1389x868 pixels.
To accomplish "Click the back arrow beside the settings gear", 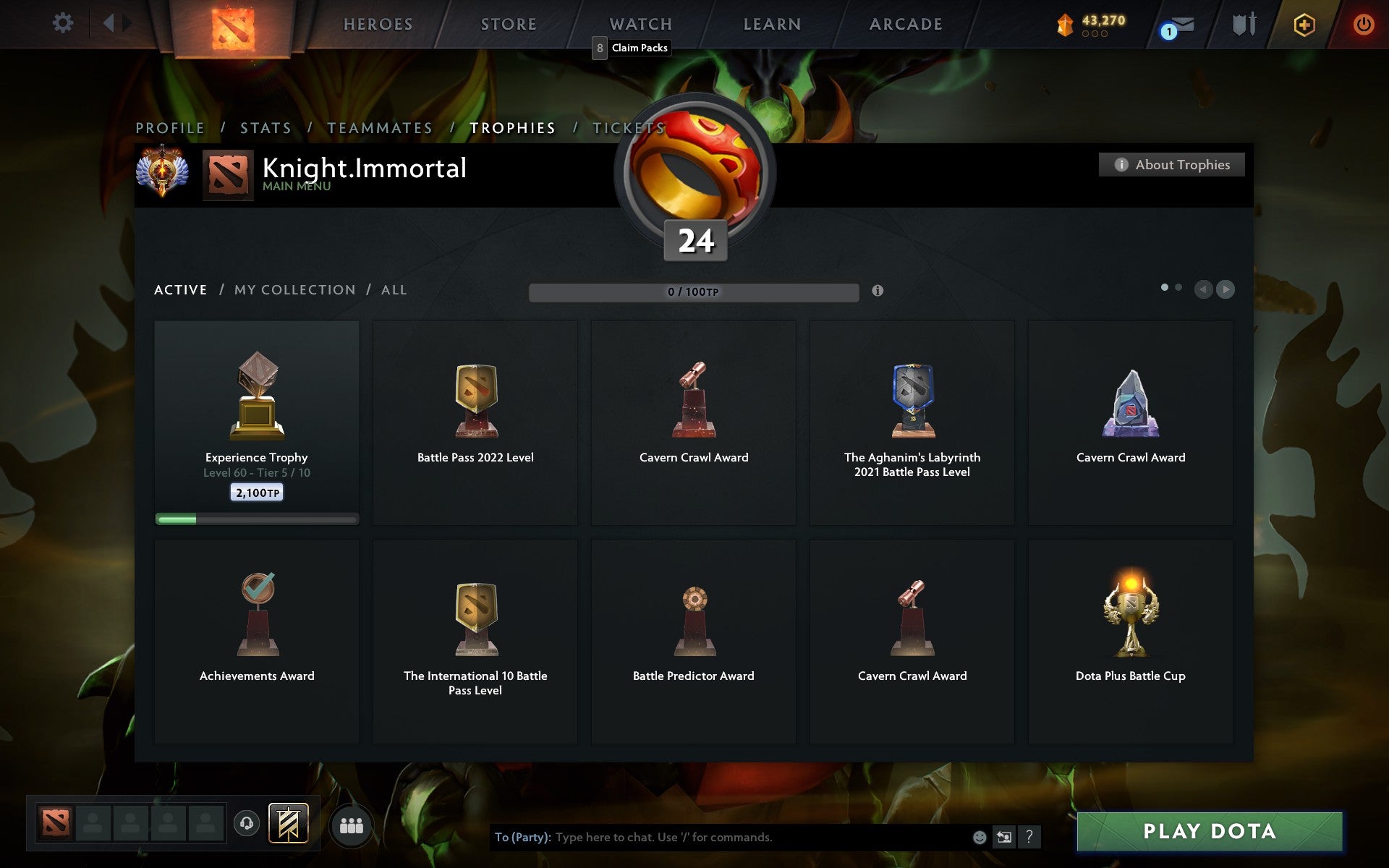I will coord(109,23).
